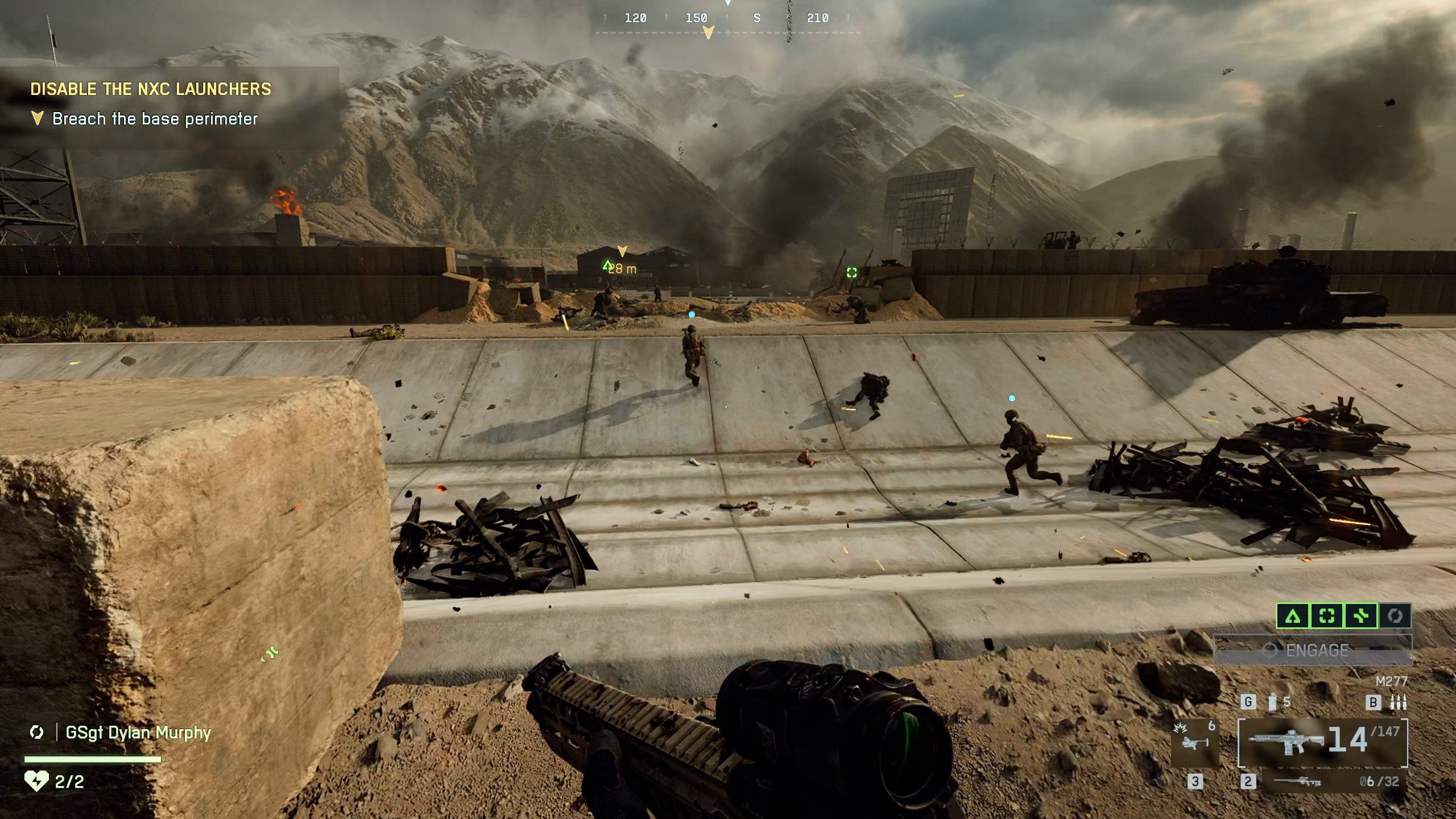Click the ENGAGE squad order button

point(1312,650)
